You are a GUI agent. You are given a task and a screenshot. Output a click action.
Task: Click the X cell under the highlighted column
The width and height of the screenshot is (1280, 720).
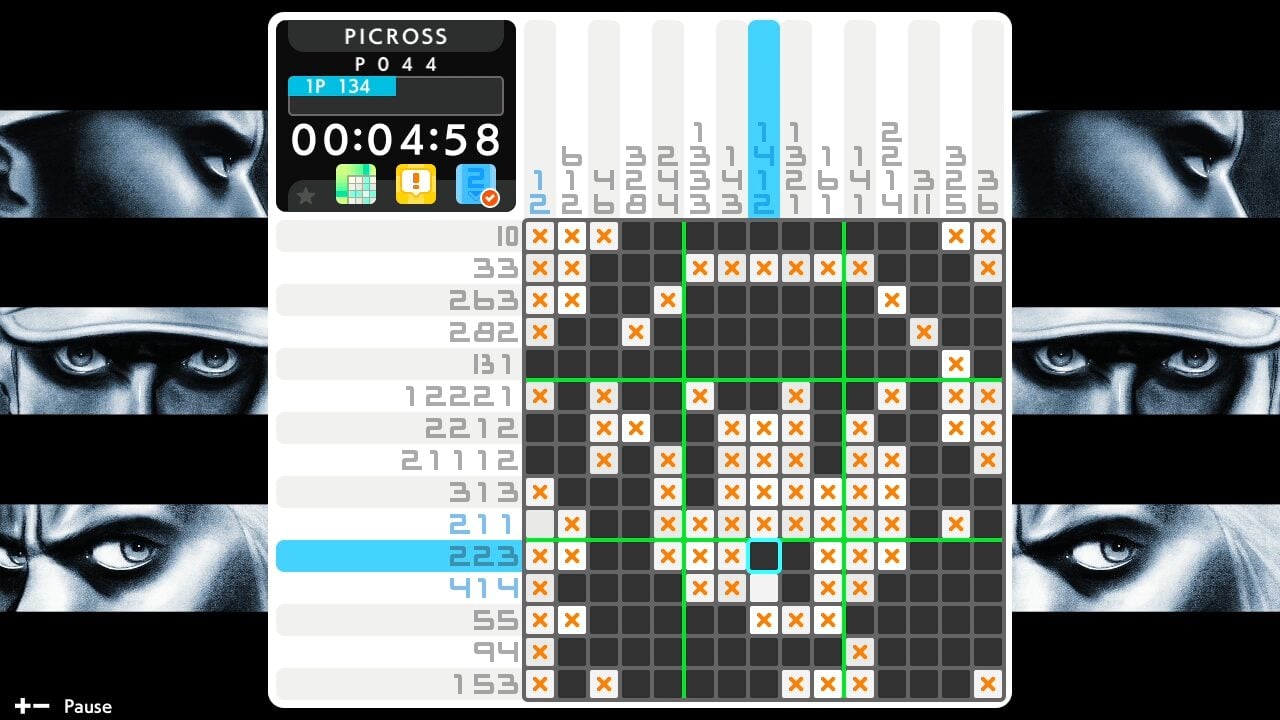[x=765, y=267]
